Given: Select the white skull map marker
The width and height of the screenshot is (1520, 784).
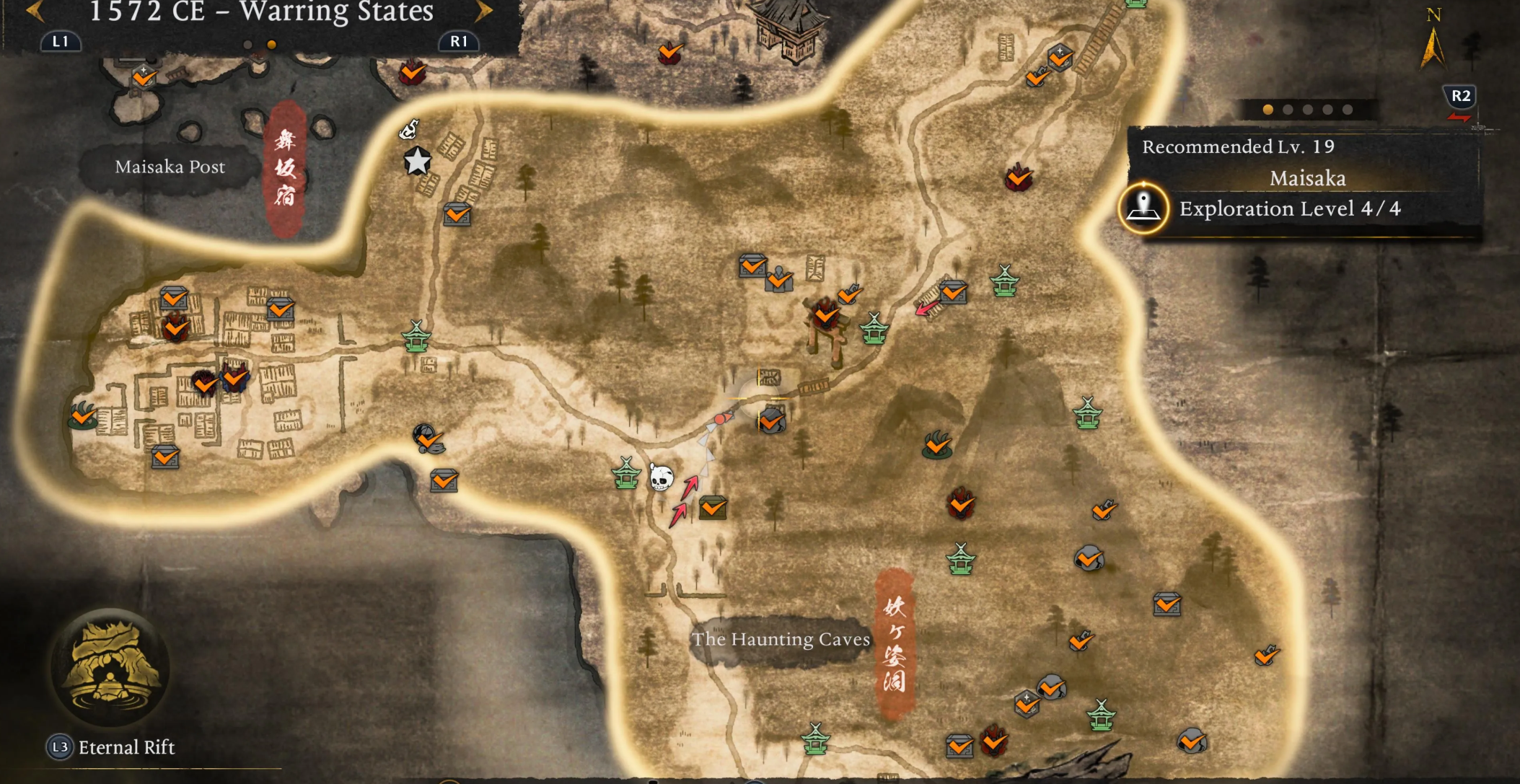Looking at the screenshot, I should pos(660,477).
